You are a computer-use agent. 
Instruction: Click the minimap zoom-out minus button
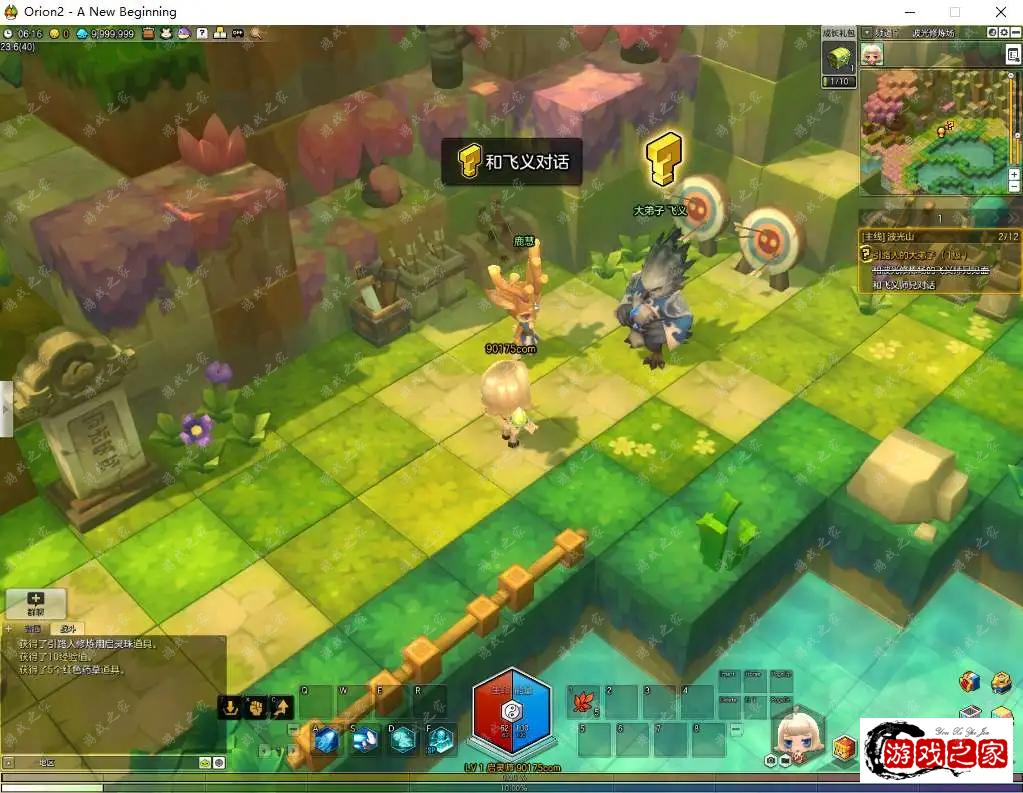(x=1014, y=187)
